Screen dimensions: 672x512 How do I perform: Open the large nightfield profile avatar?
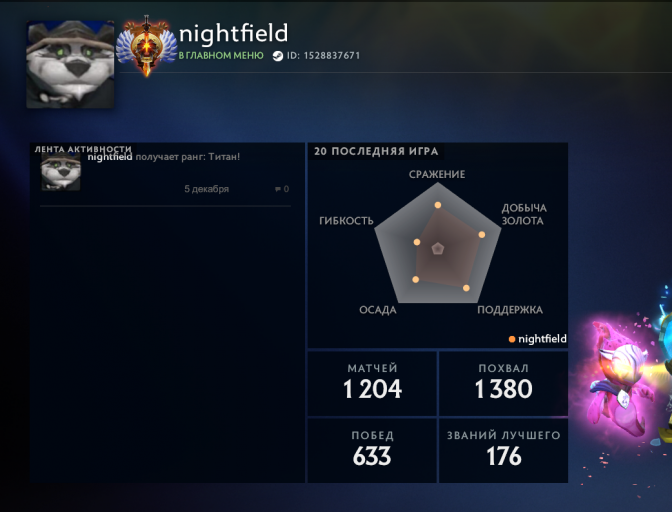pyautogui.click(x=70, y=65)
